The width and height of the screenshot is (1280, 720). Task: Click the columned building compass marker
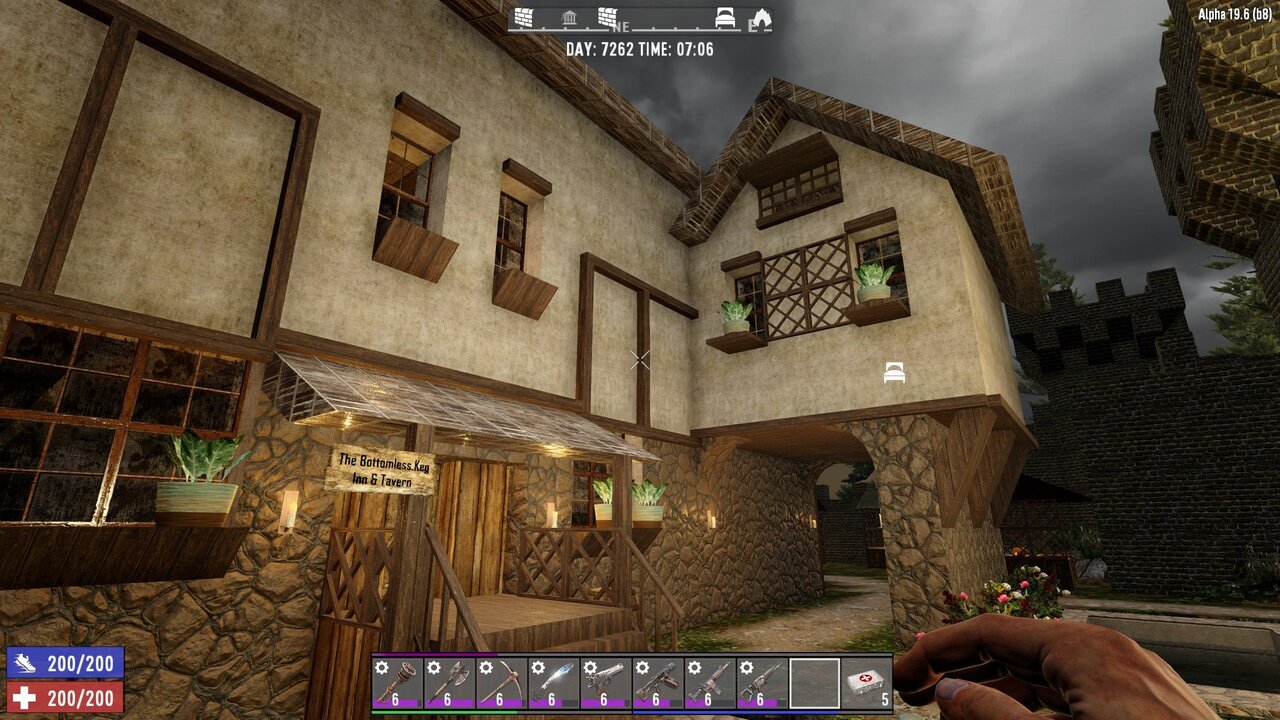[569, 18]
